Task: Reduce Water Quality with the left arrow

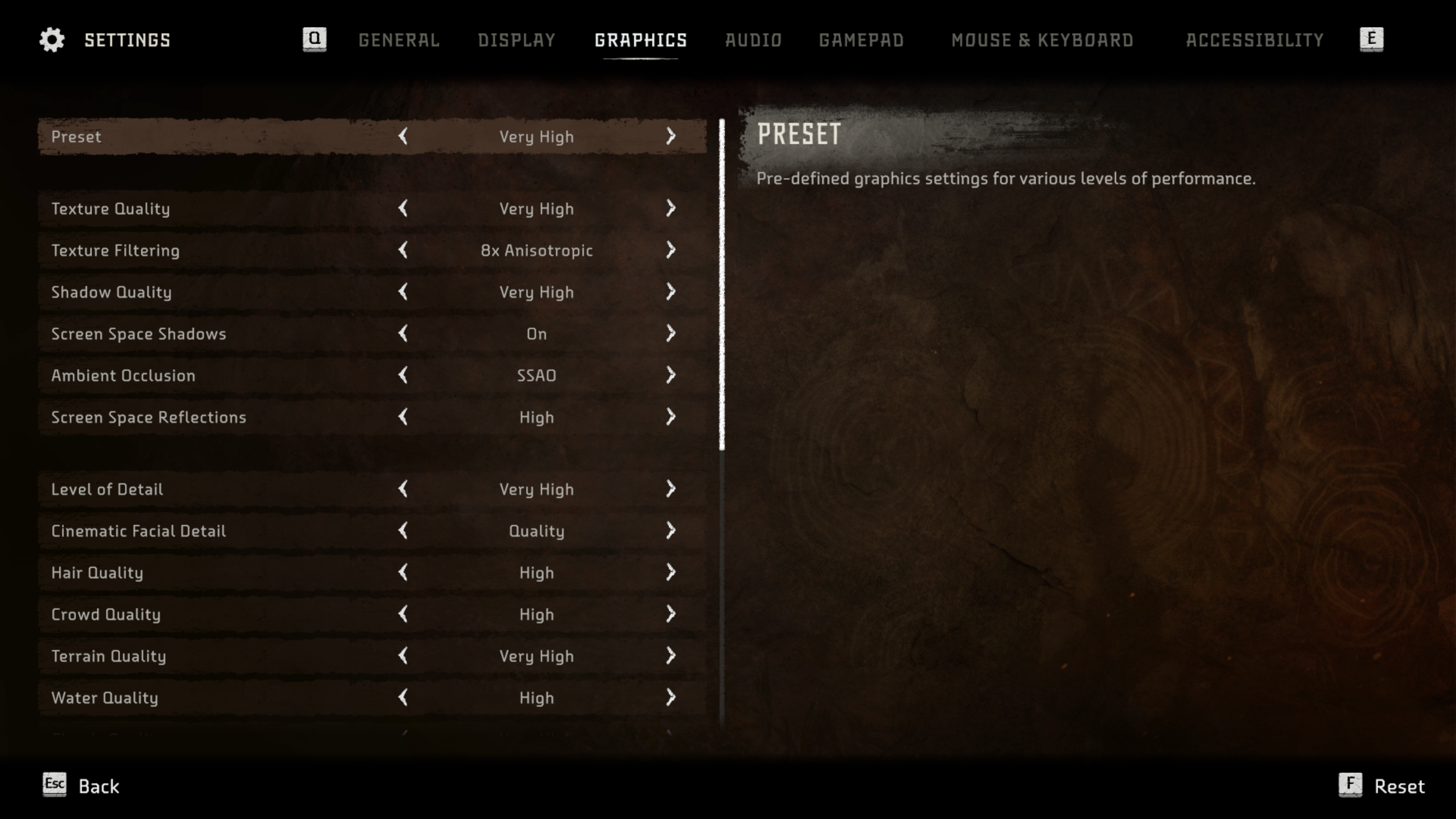Action: pyautogui.click(x=403, y=698)
